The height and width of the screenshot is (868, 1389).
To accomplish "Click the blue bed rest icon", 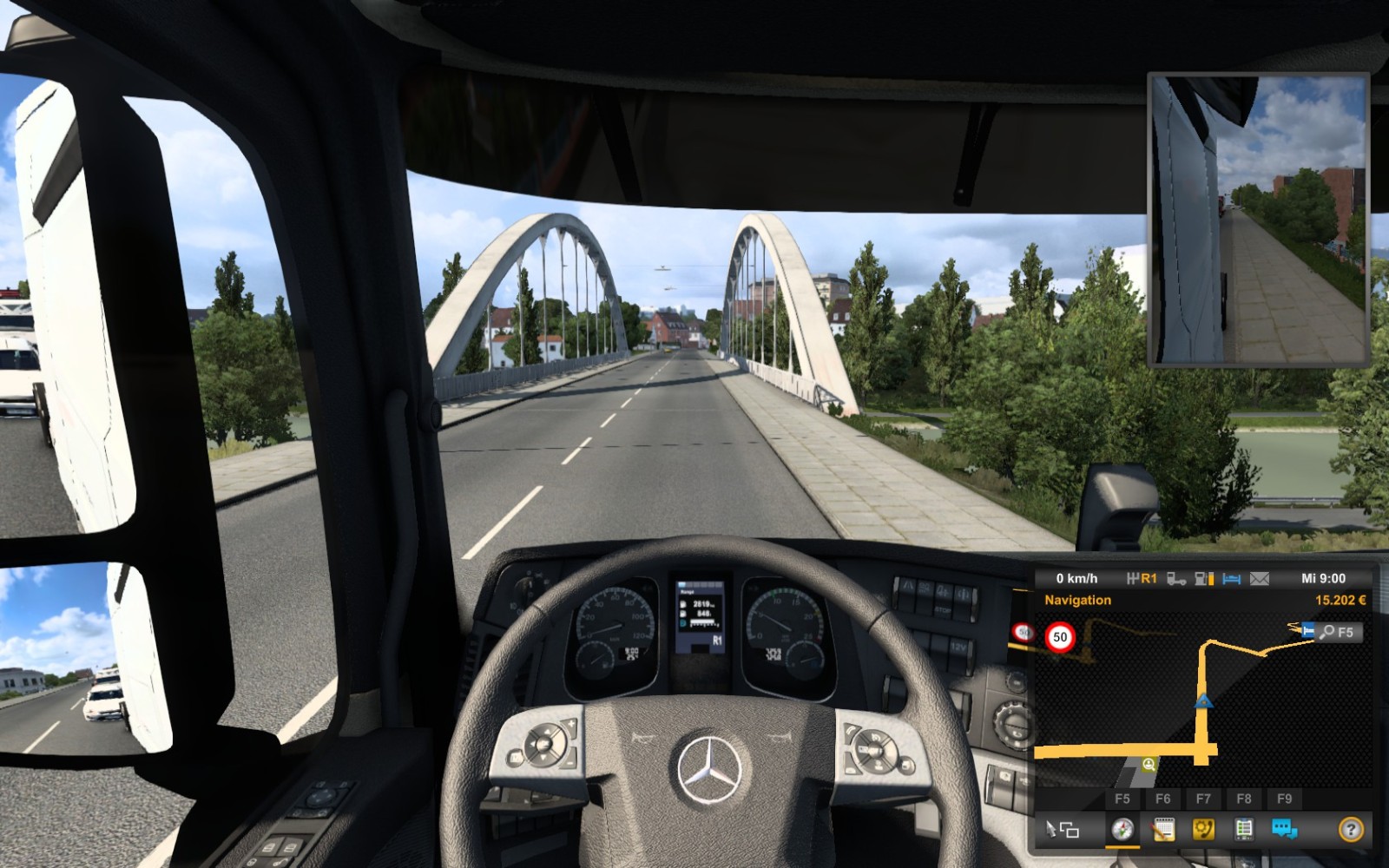I will tap(1231, 578).
